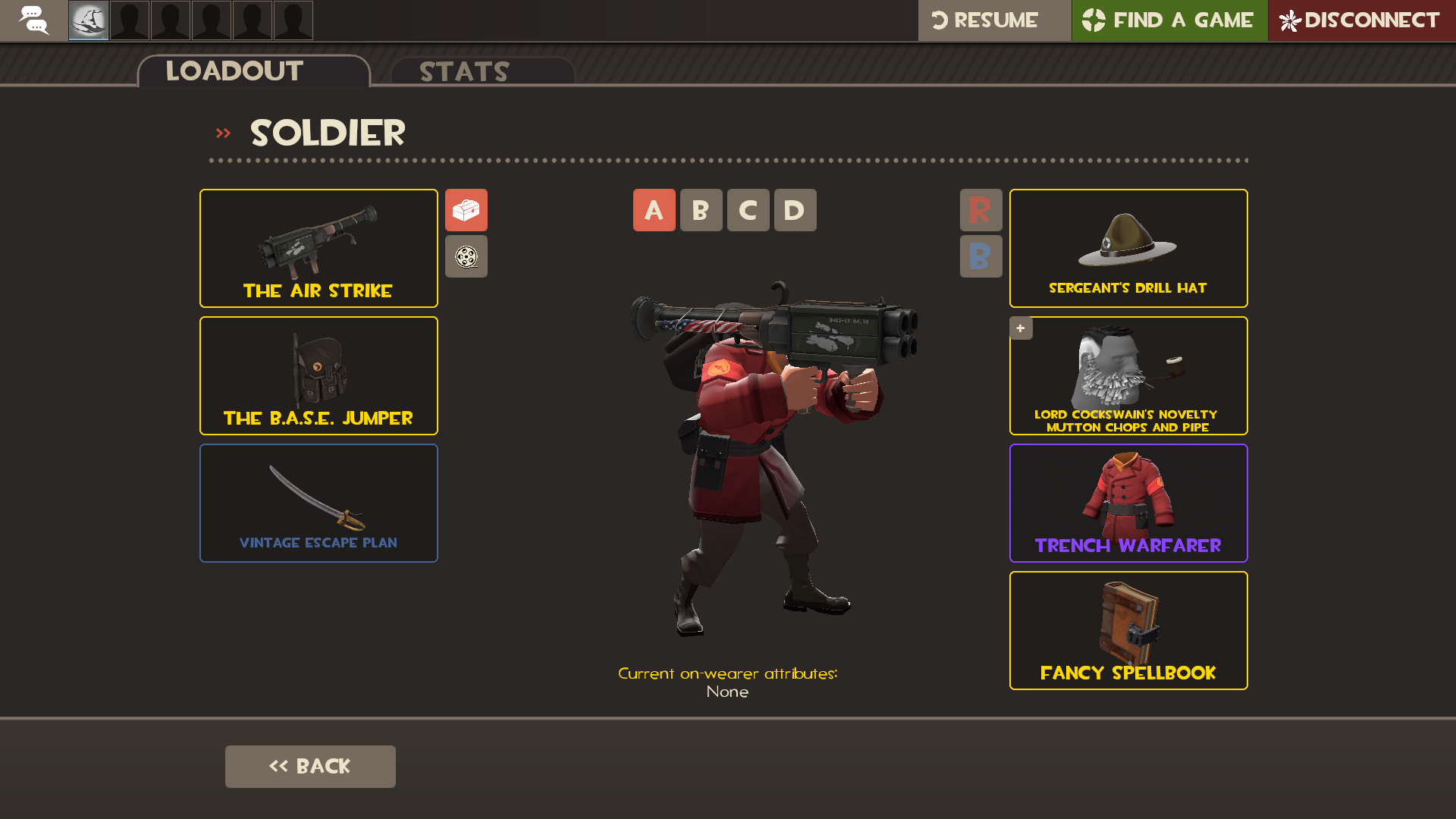The width and height of the screenshot is (1456, 819).
Task: Click the snowflake icon on the Disconnect button
Action: point(1289,20)
